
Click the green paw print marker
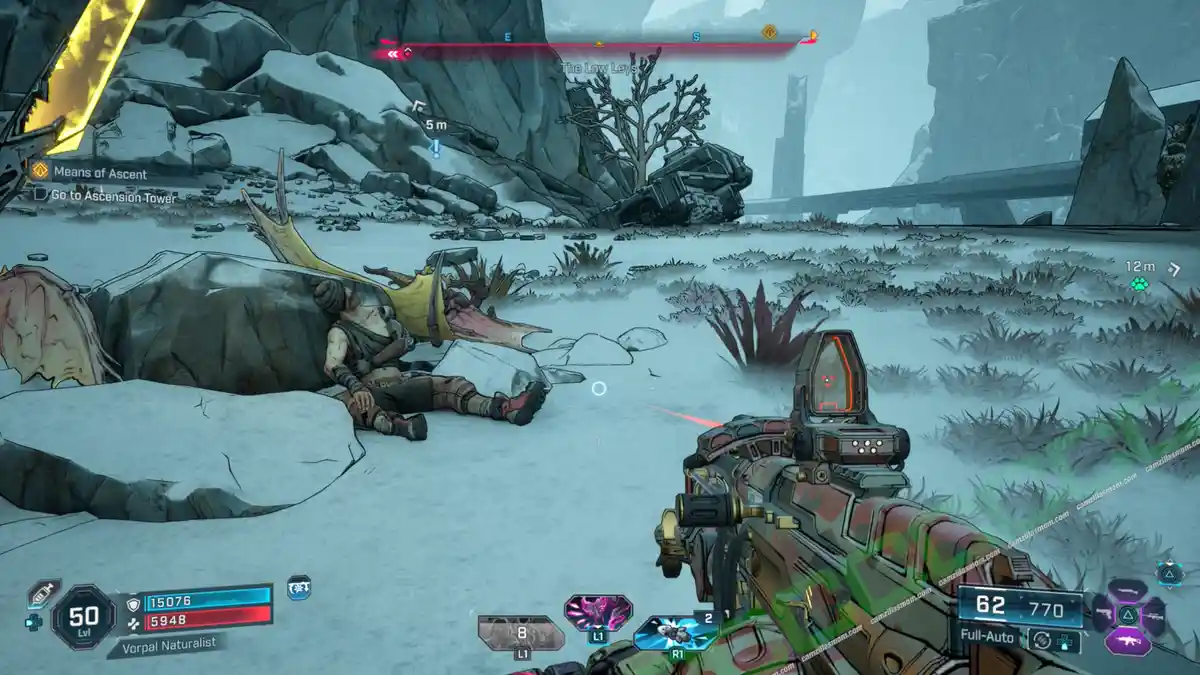tap(1139, 285)
